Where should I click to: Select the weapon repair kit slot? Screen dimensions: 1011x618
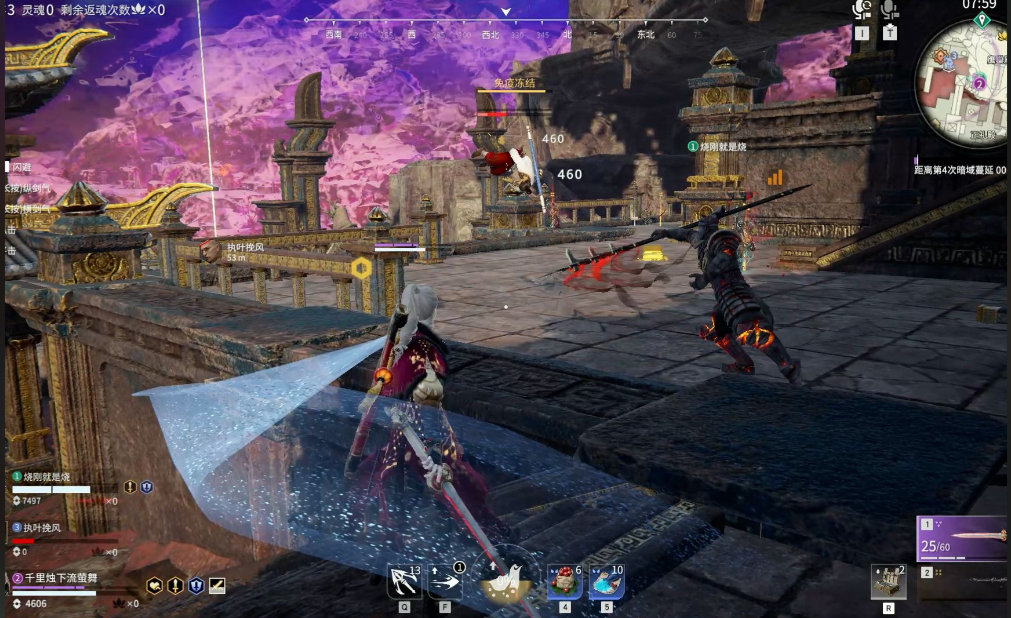pos(888,582)
